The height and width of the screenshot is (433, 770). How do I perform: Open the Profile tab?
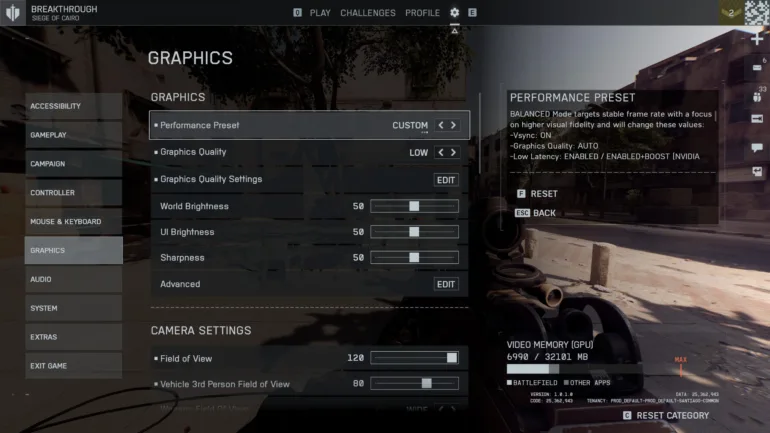(x=422, y=13)
